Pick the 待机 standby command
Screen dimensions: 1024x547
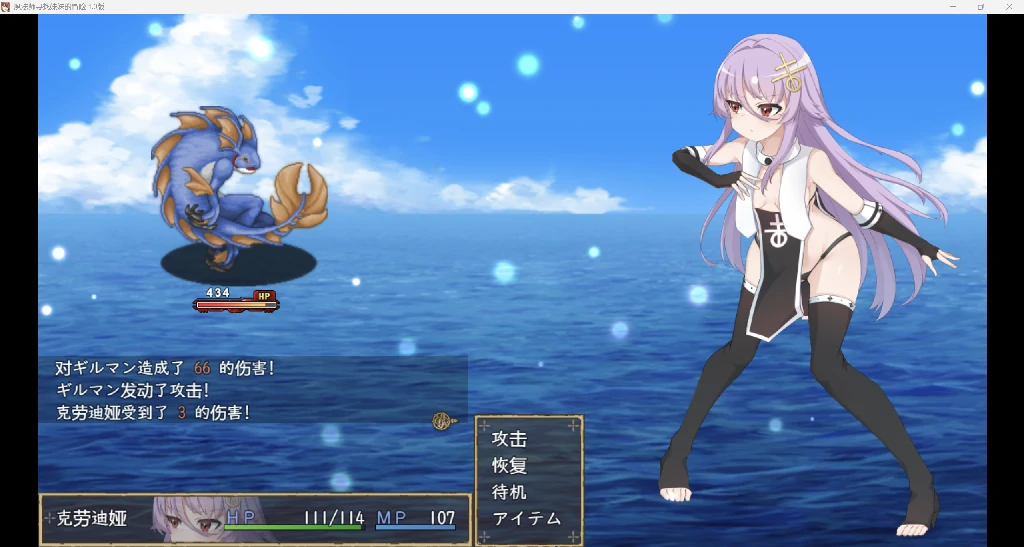510,492
